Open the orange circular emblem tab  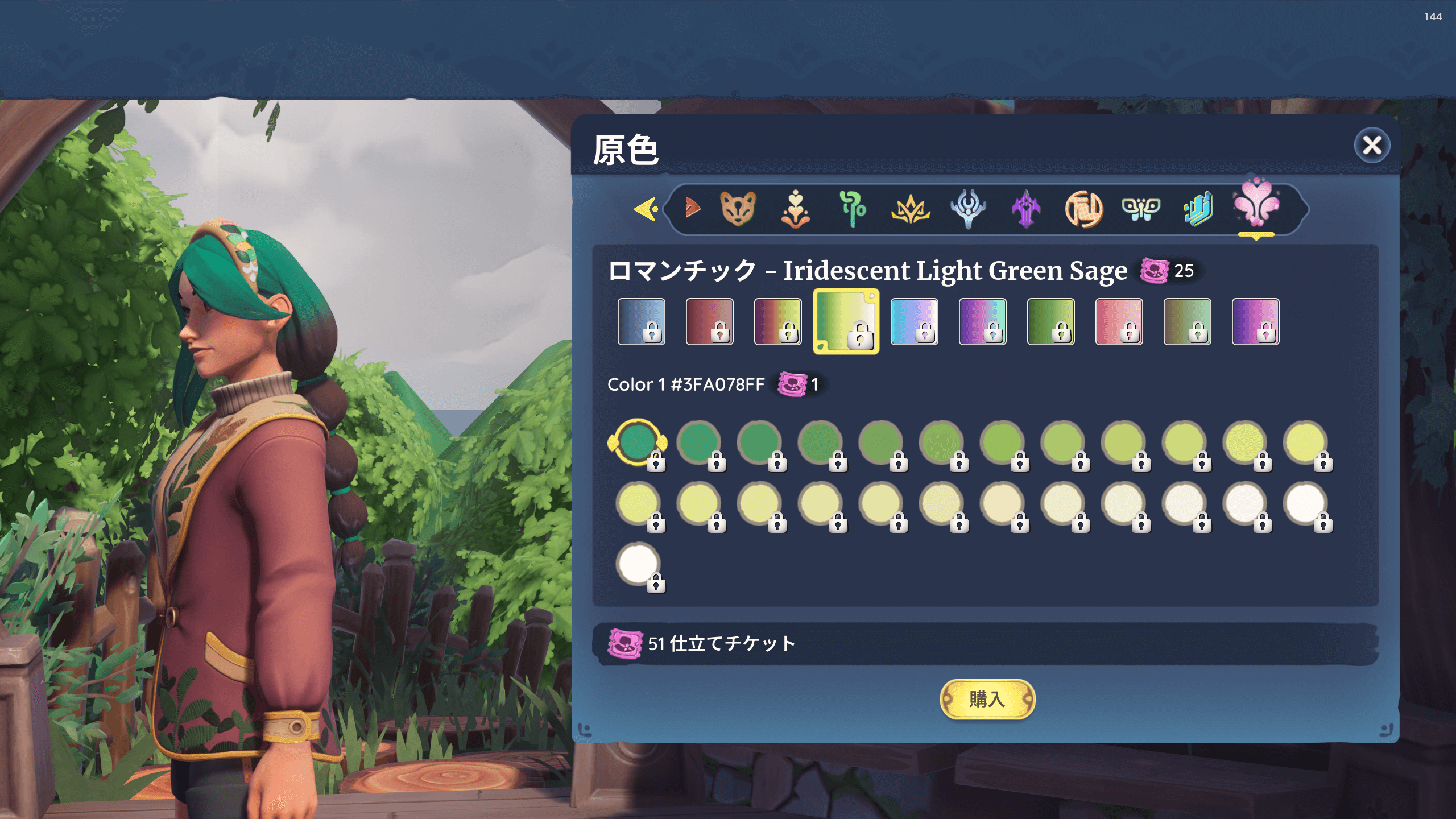1083,209
